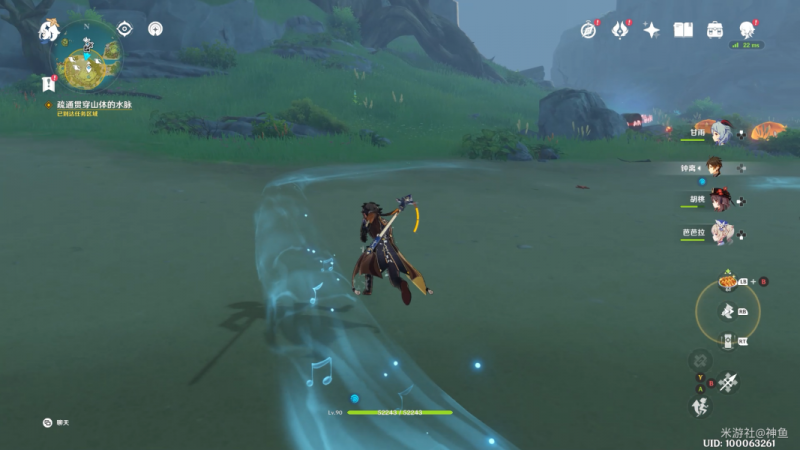The image size is (800, 450).
Task: Open the inventory backpack icon
Action: [715, 30]
